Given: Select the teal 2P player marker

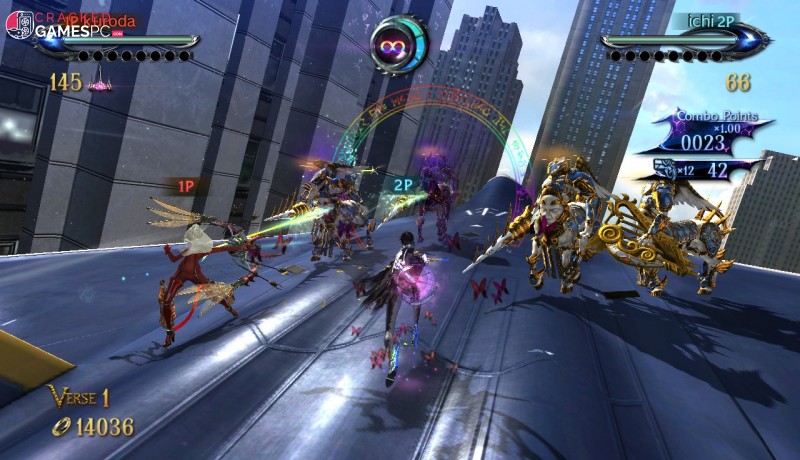Looking at the screenshot, I should [x=402, y=185].
